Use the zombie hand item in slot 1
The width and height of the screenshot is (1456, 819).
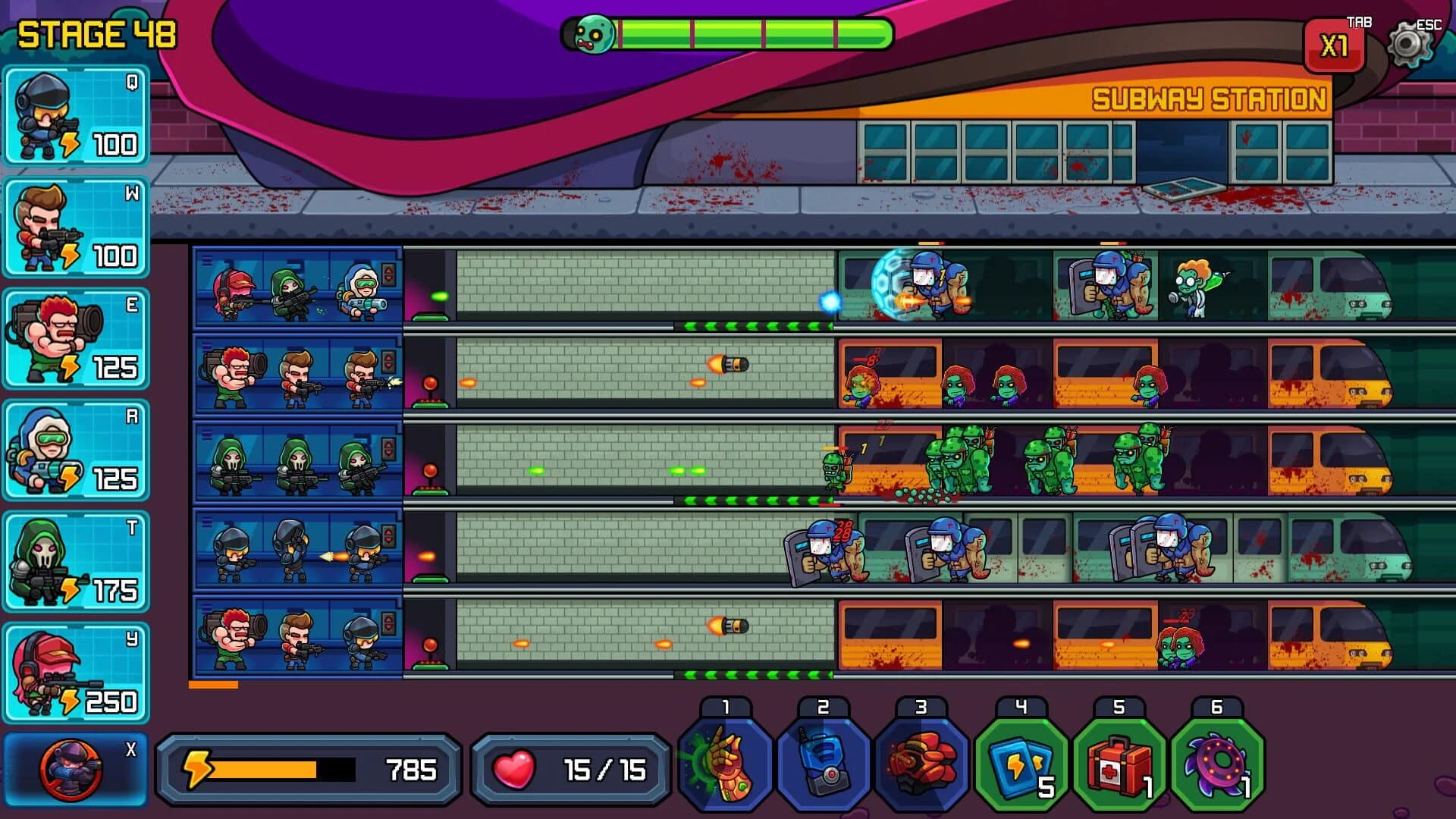tap(724, 762)
